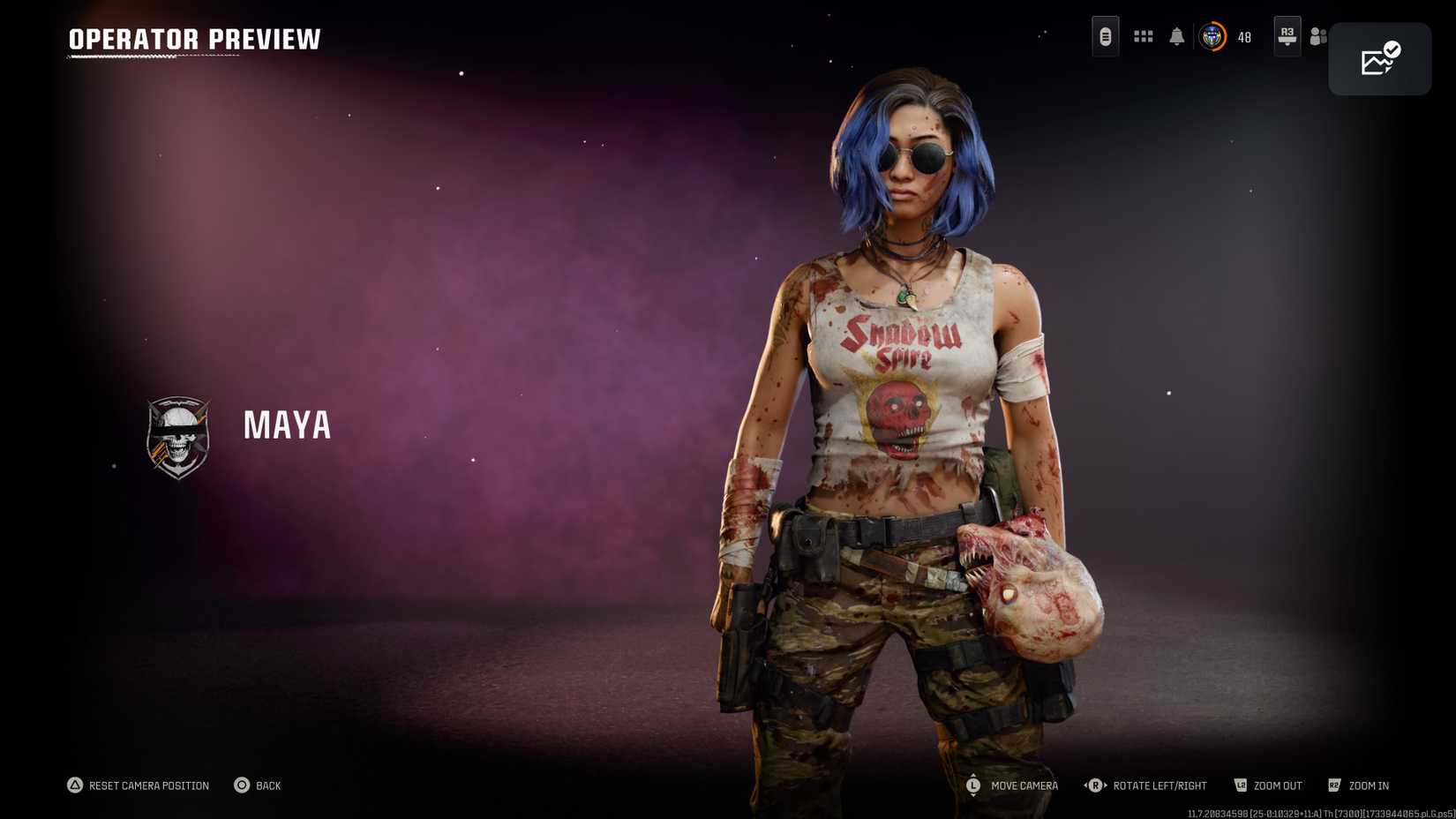Go back using the Back label
The width and height of the screenshot is (1456, 819).
(x=267, y=785)
